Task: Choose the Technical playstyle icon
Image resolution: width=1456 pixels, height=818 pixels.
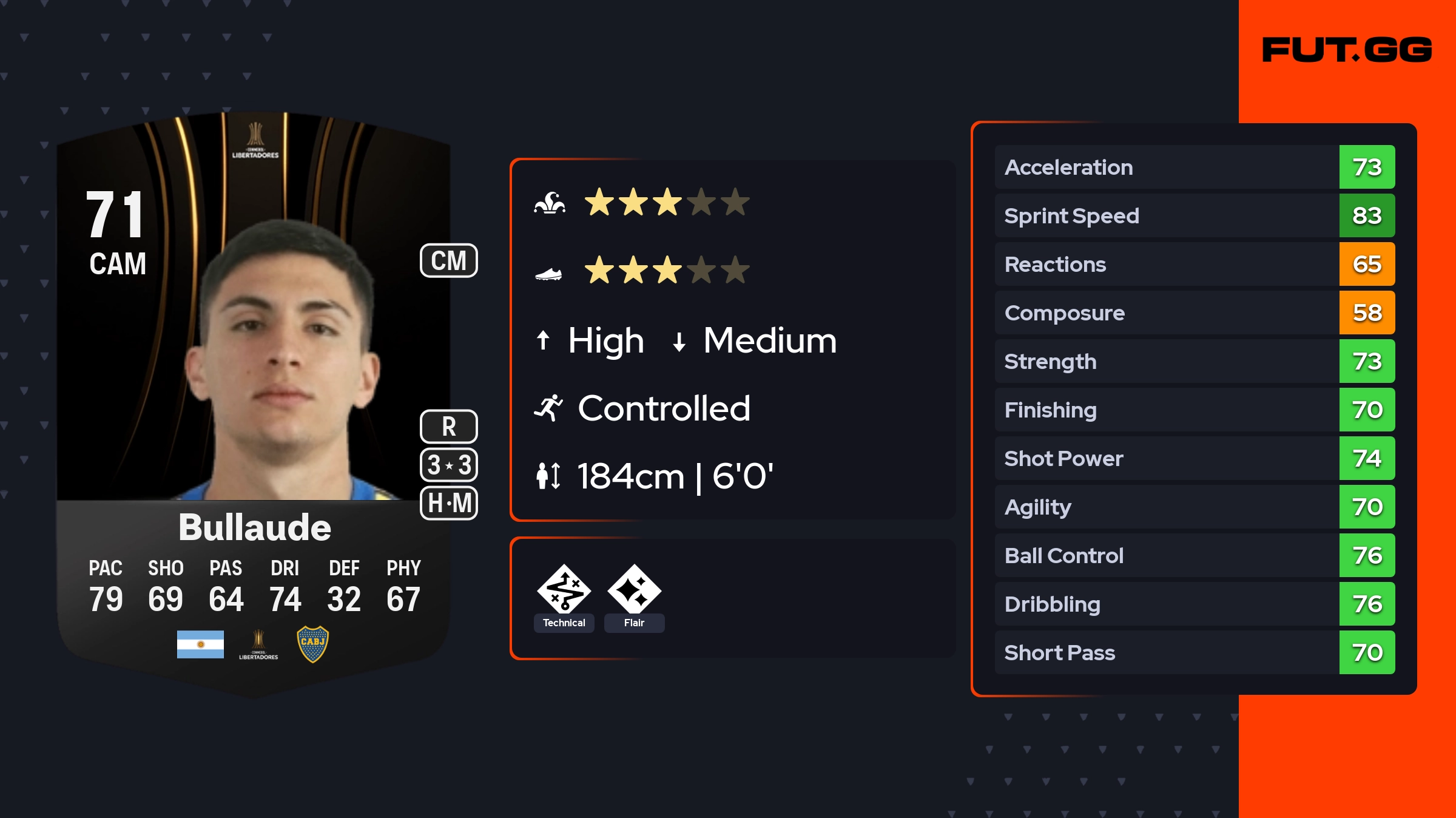Action: click(564, 590)
